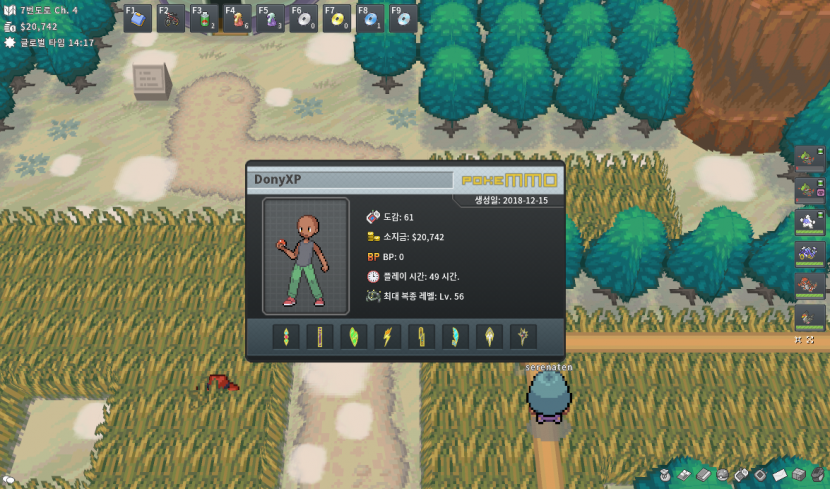Use the green spray can in slot F3
The width and height of the screenshot is (830, 489).
204,19
